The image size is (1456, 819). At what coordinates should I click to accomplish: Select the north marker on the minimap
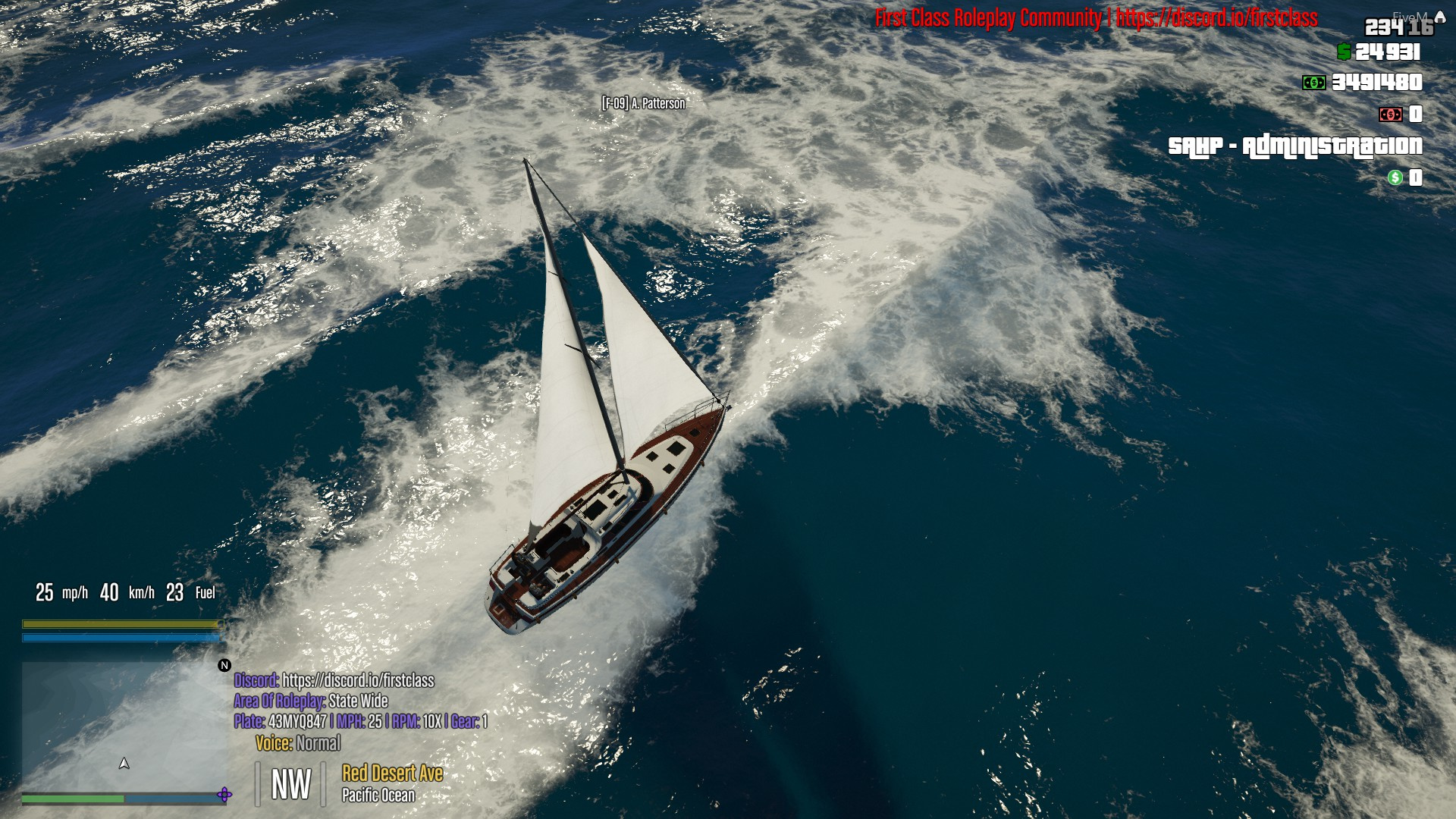[x=224, y=665]
